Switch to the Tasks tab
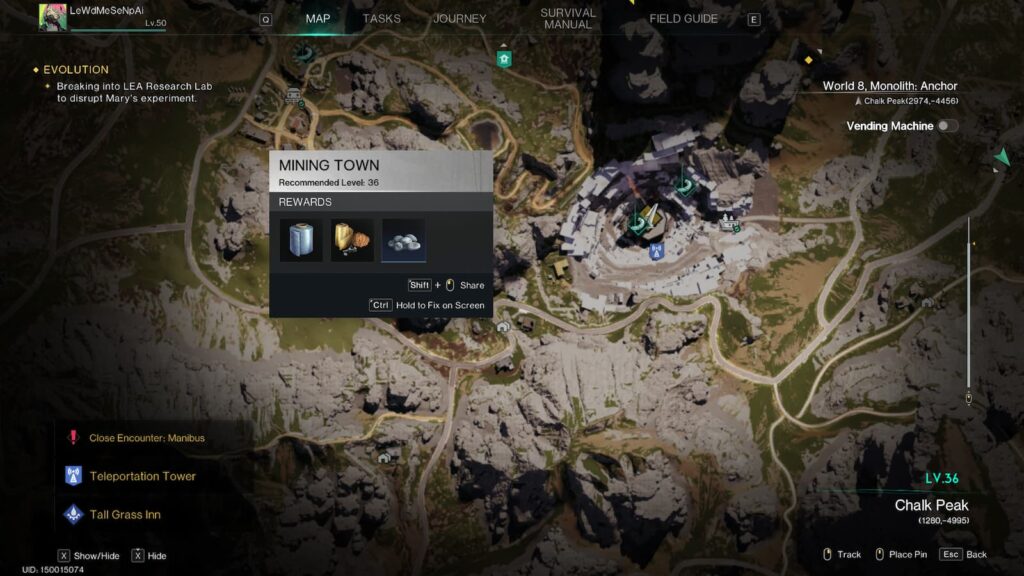The width and height of the screenshot is (1024, 576). point(381,19)
